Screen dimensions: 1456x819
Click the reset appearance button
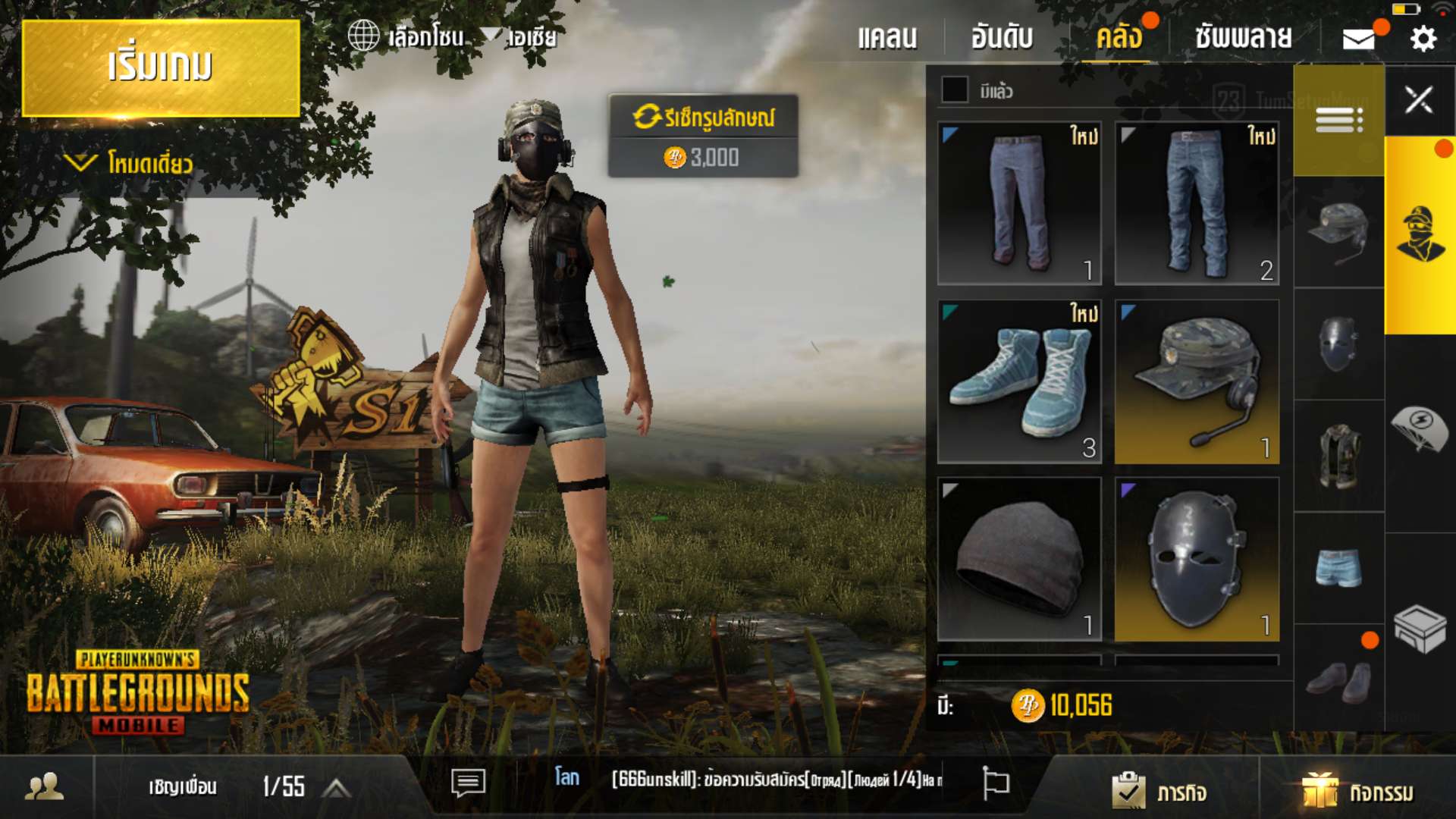(703, 118)
